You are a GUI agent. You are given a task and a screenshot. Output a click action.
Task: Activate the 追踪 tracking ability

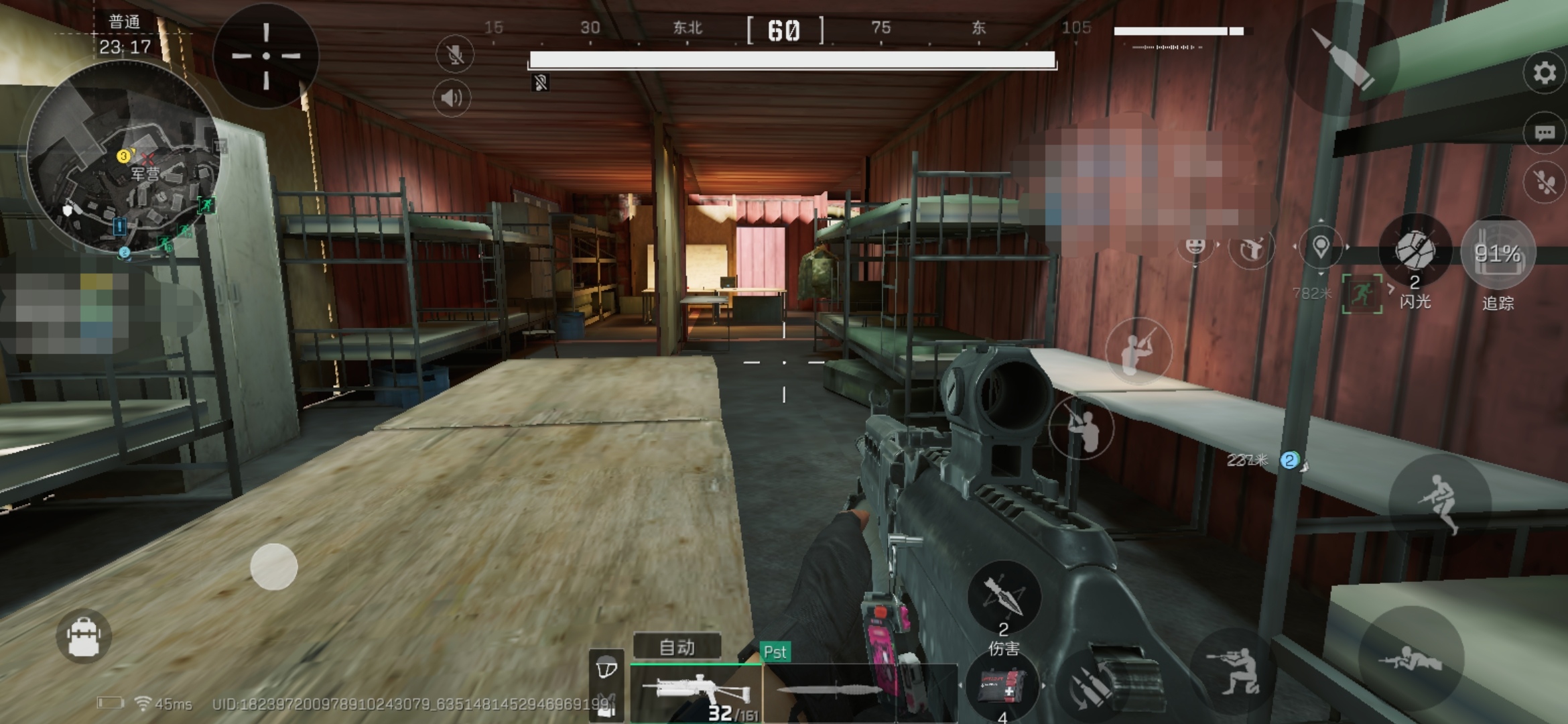coord(1498,255)
